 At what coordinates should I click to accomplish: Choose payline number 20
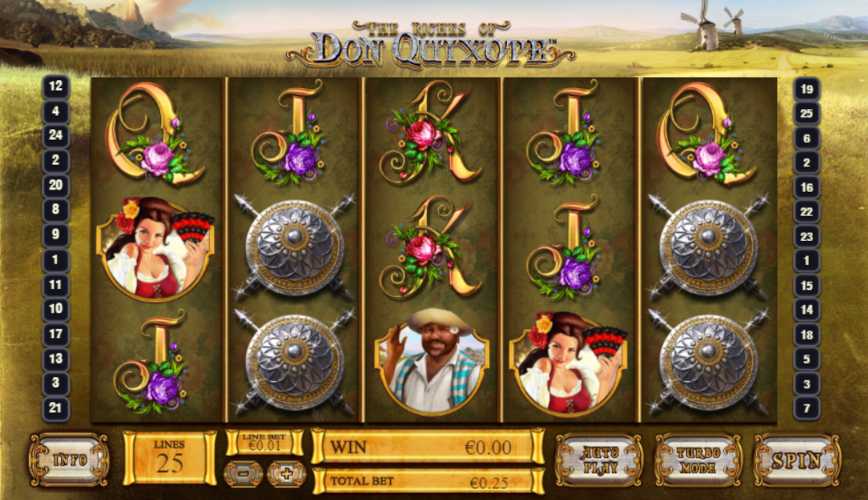[56, 185]
